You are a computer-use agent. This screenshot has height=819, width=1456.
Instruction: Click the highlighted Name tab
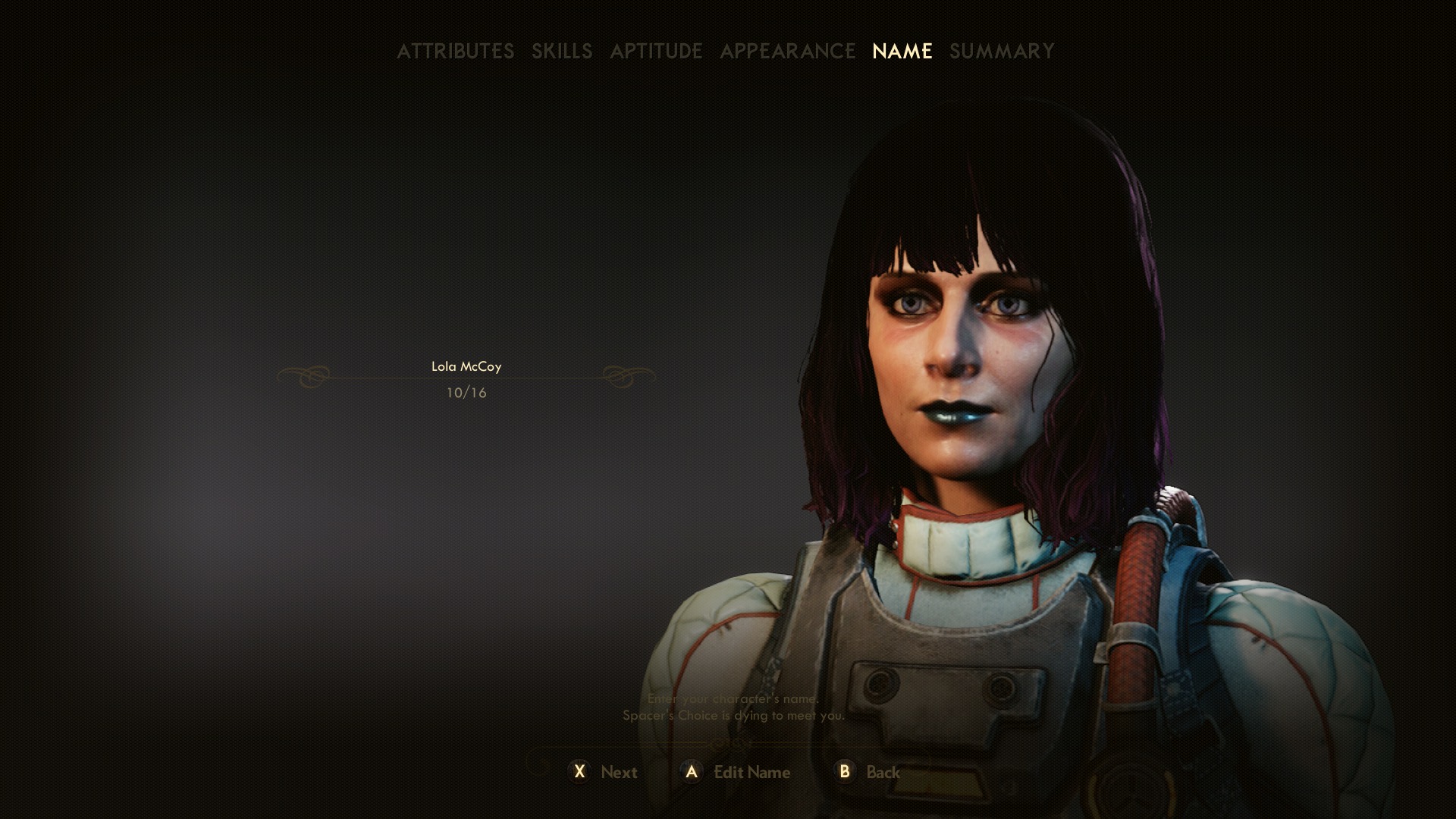coord(902,51)
